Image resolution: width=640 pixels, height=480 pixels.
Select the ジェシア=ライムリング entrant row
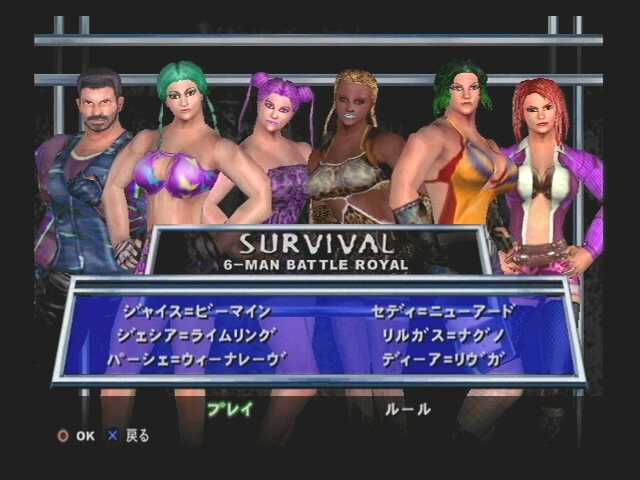(195, 335)
